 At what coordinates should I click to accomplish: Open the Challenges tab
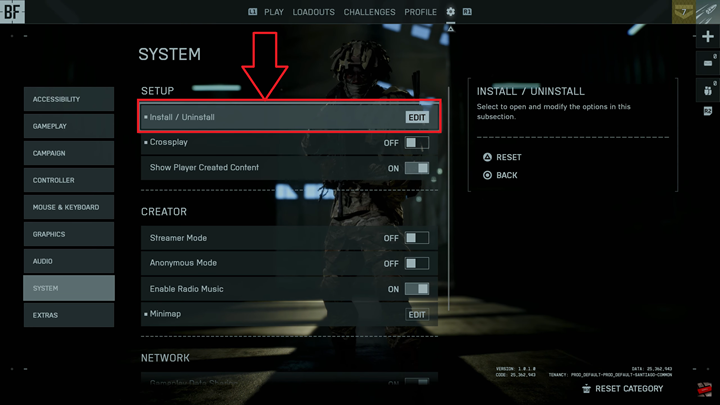coord(369,12)
